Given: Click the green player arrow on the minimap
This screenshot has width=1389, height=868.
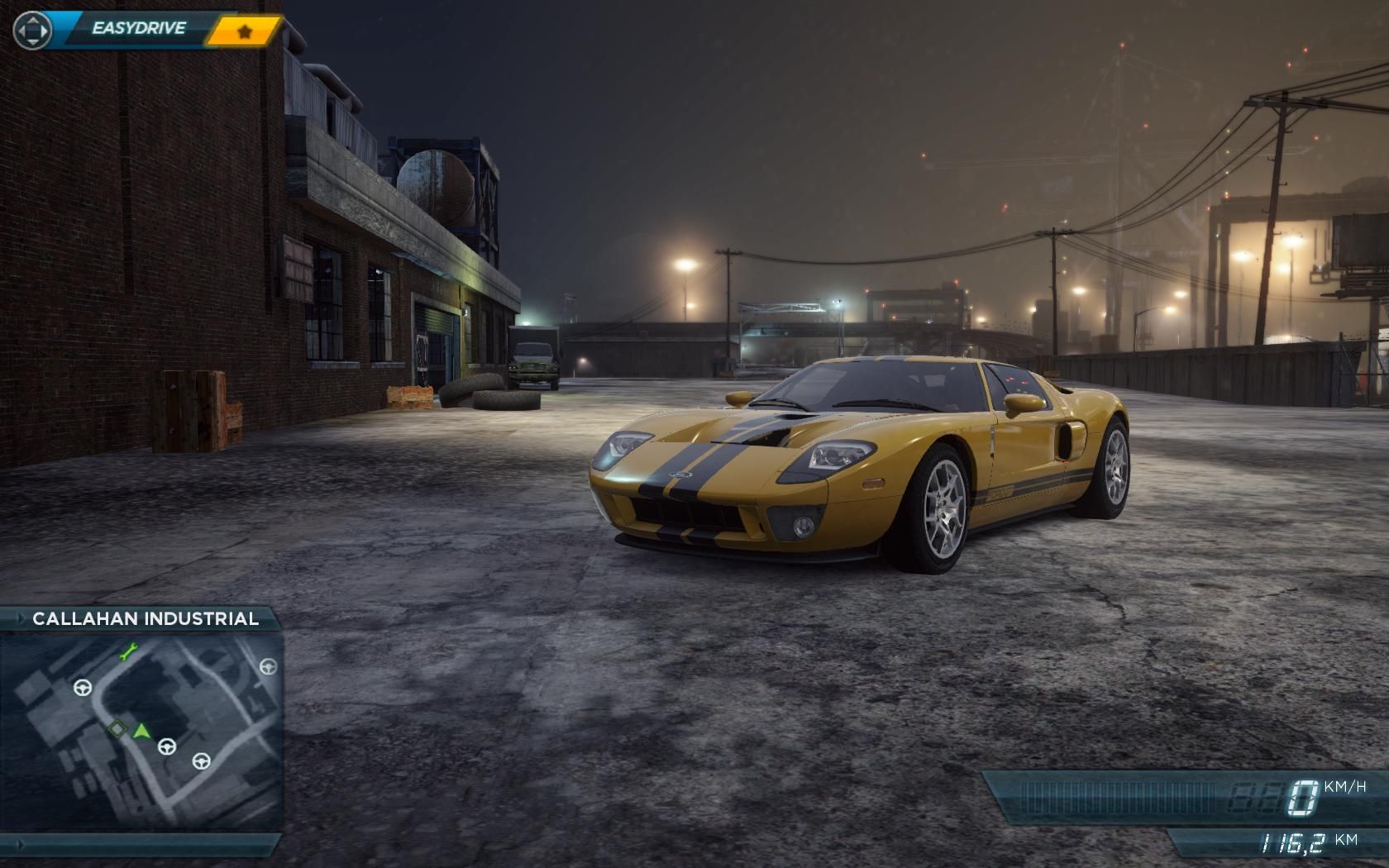Looking at the screenshot, I should [x=142, y=731].
